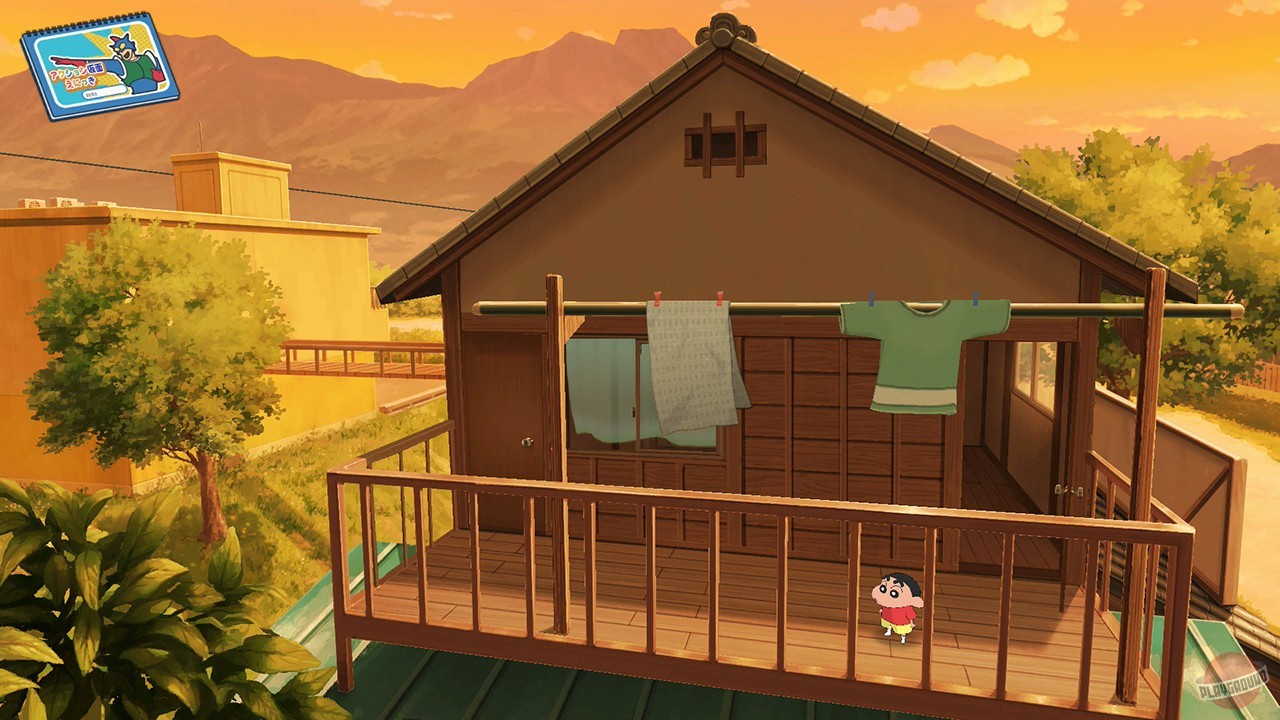Select the roof ornament at the house peak
Image resolution: width=1280 pixels, height=720 pixels.
click(x=722, y=28)
